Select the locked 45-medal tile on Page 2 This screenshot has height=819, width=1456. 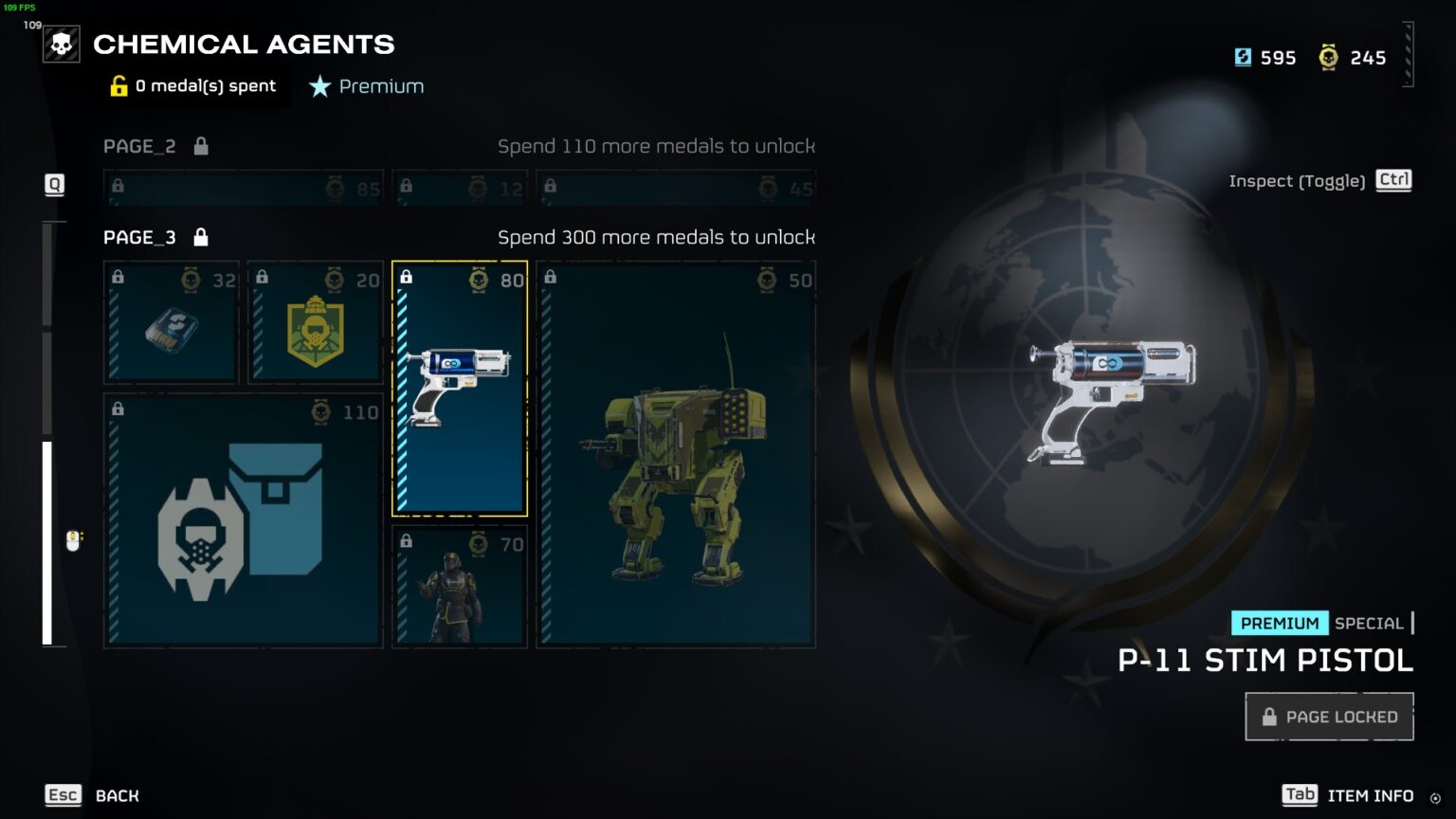click(676, 188)
